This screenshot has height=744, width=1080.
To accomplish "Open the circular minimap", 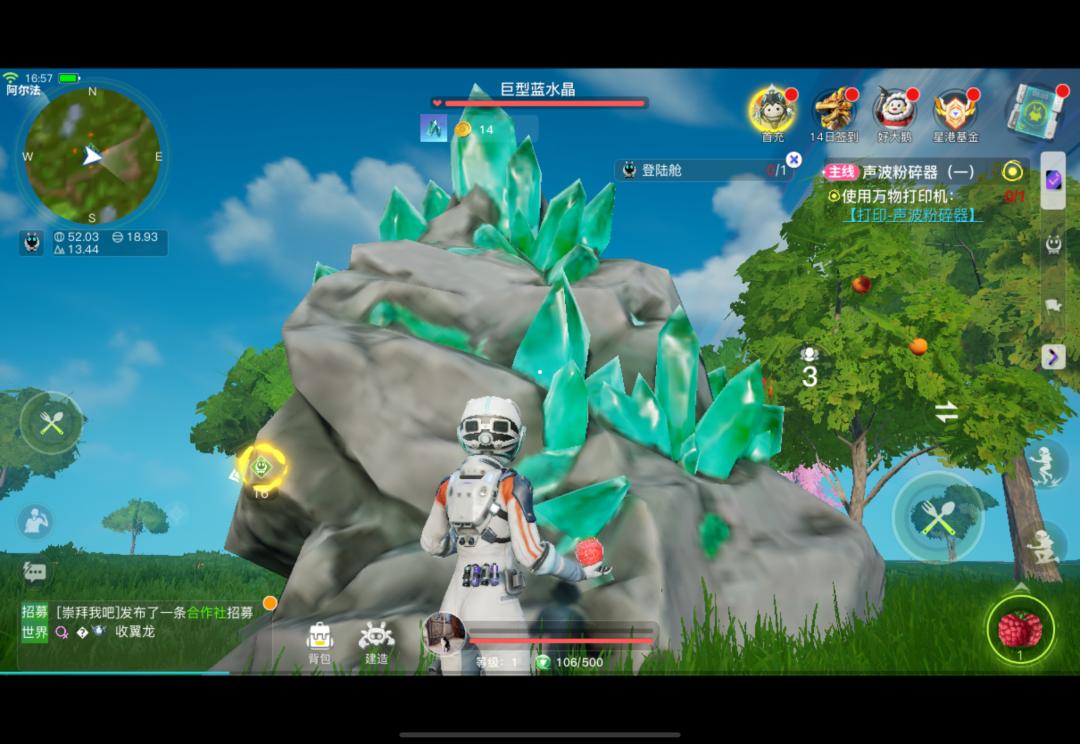I will (92, 154).
